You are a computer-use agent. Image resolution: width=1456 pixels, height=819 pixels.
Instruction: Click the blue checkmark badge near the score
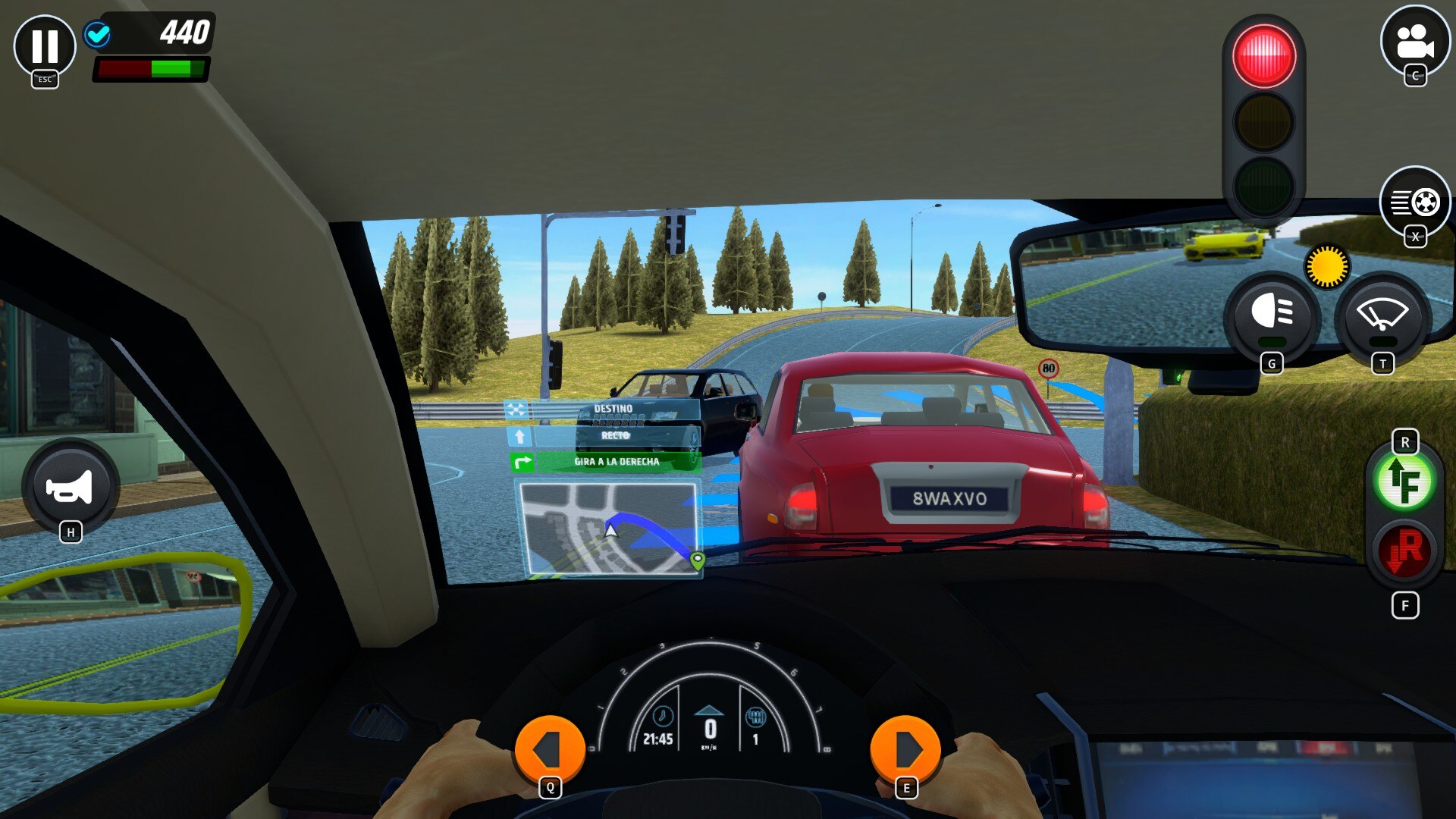click(97, 34)
